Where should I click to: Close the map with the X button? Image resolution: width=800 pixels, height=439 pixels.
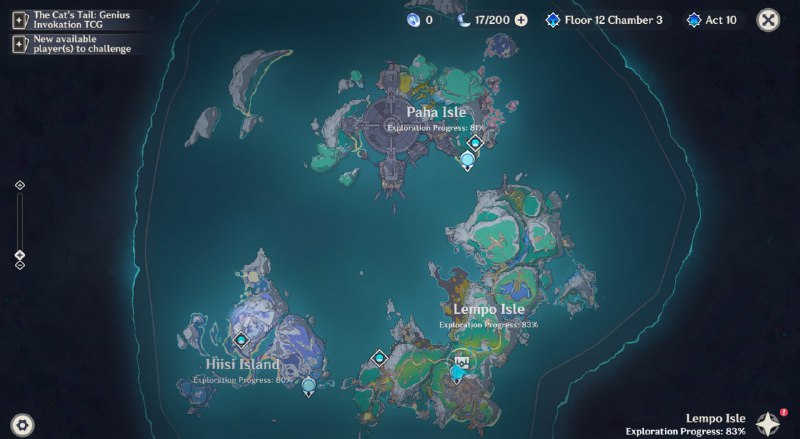768,19
